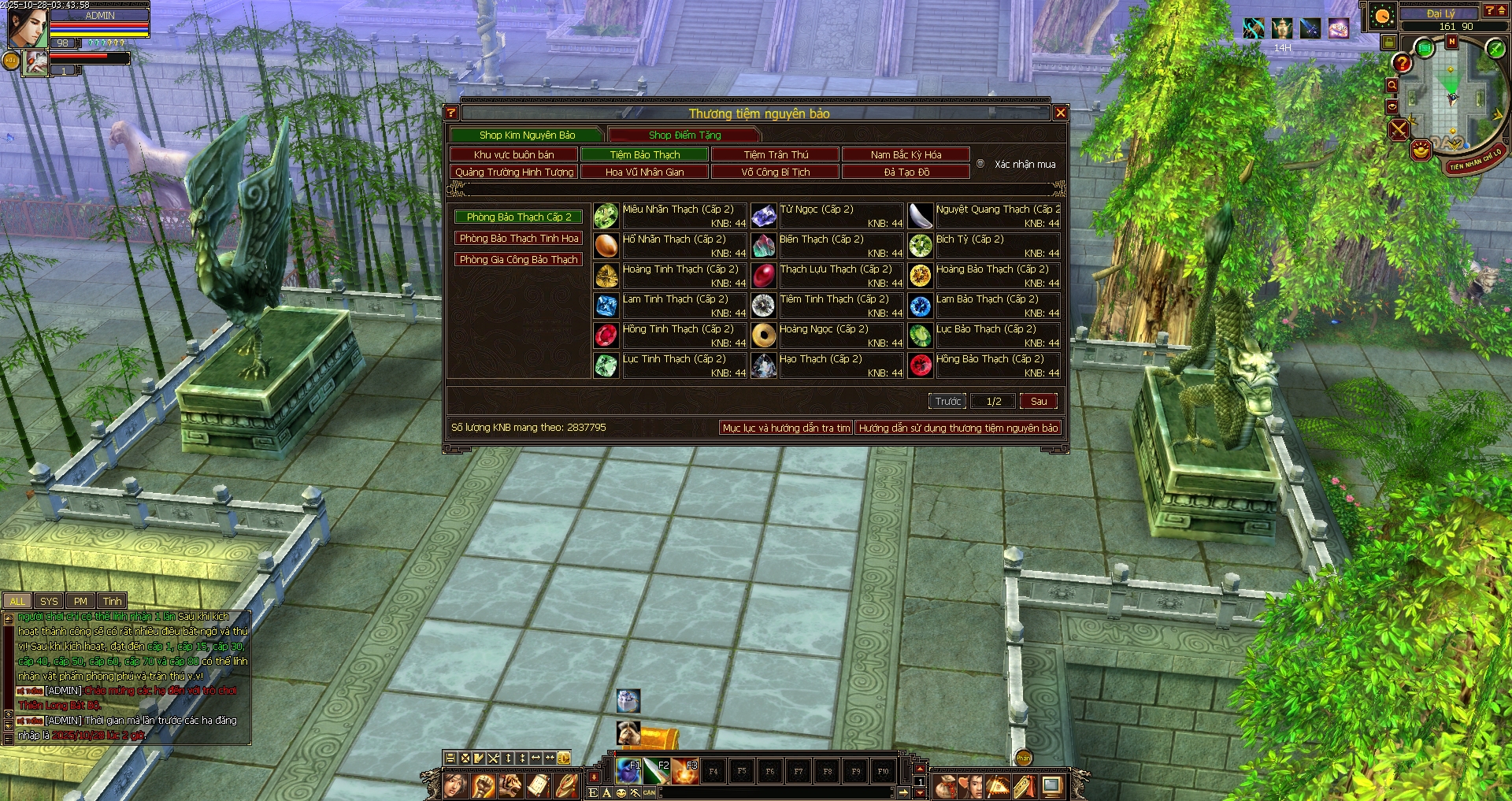Select Tiệm Trân Thú category
The height and width of the screenshot is (801, 1512).
click(x=776, y=154)
